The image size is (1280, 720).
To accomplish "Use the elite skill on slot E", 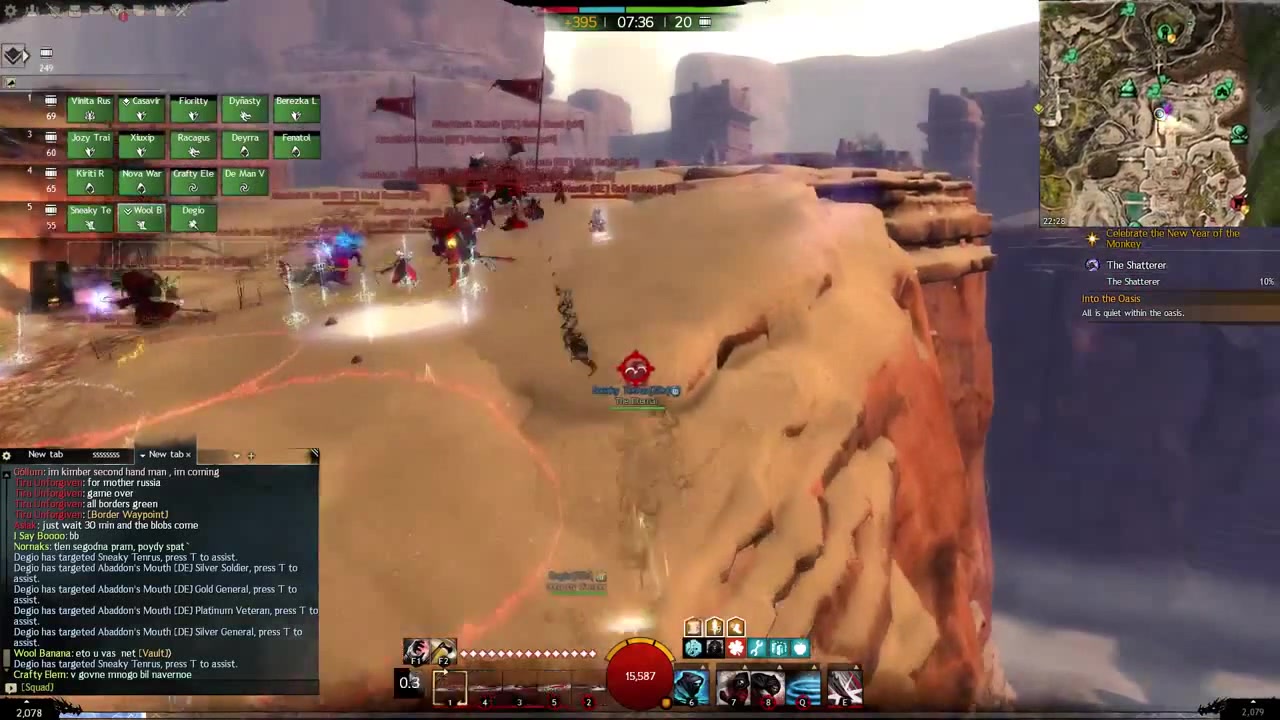I will (x=845, y=688).
